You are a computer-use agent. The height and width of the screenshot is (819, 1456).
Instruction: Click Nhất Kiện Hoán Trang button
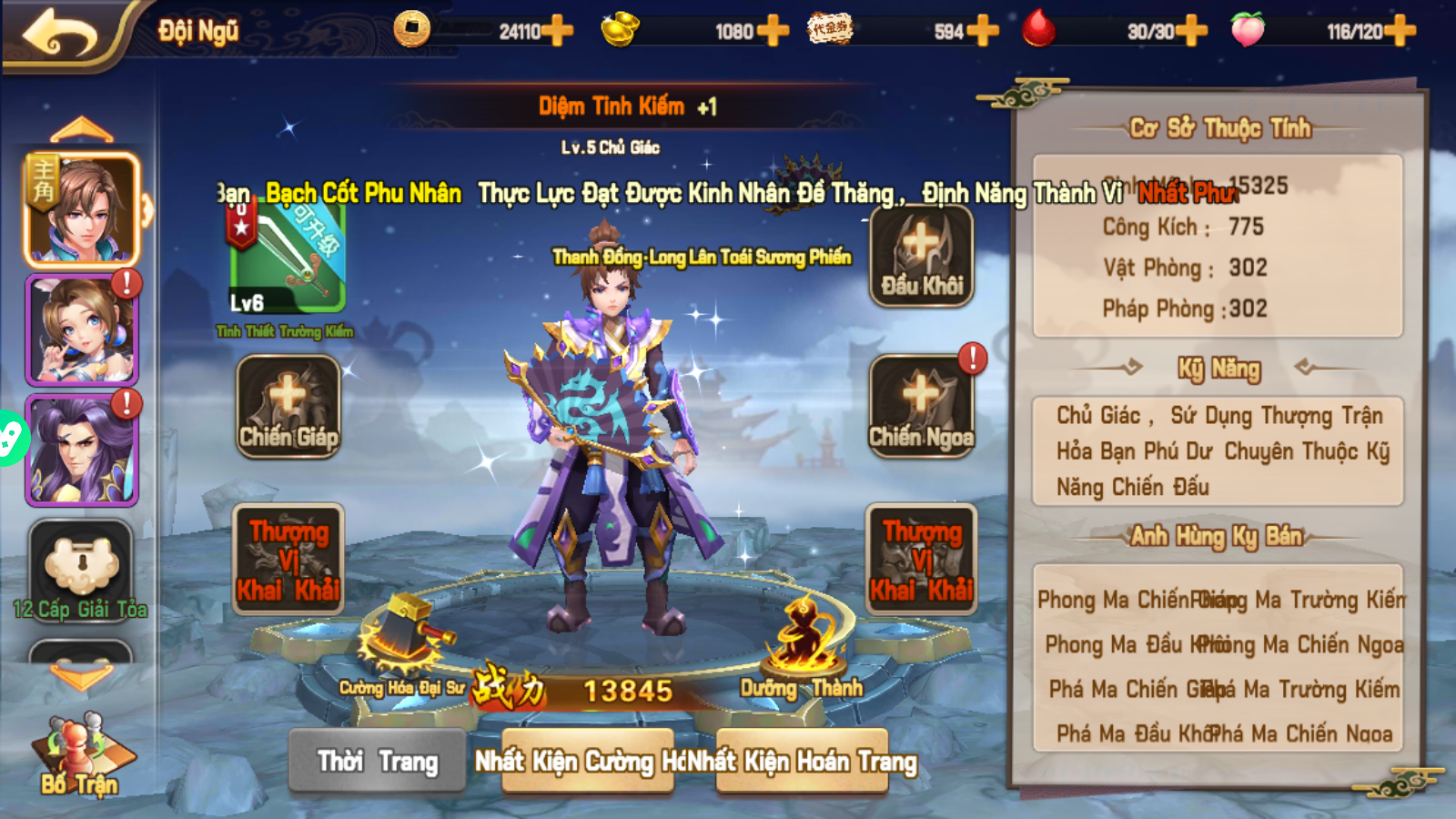pyautogui.click(x=803, y=761)
